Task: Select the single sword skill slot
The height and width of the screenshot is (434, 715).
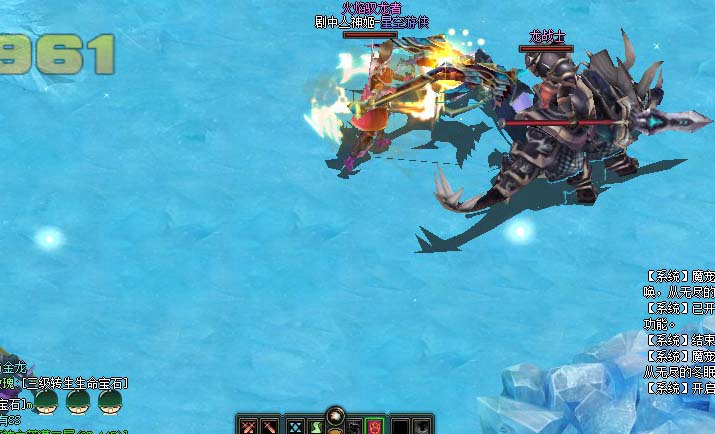Action: (269, 426)
